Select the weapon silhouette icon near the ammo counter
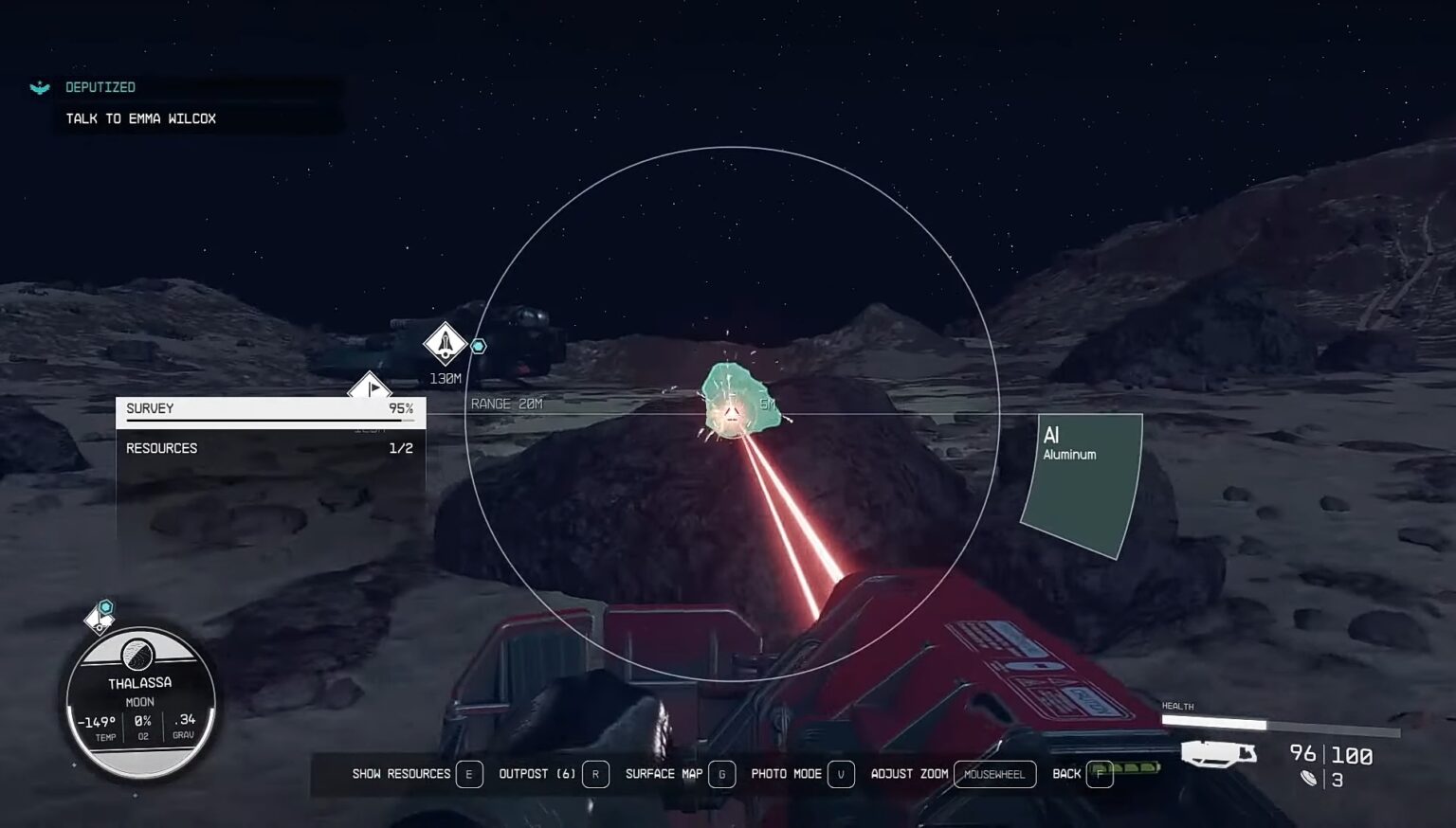The width and height of the screenshot is (1456, 828). [x=1218, y=755]
